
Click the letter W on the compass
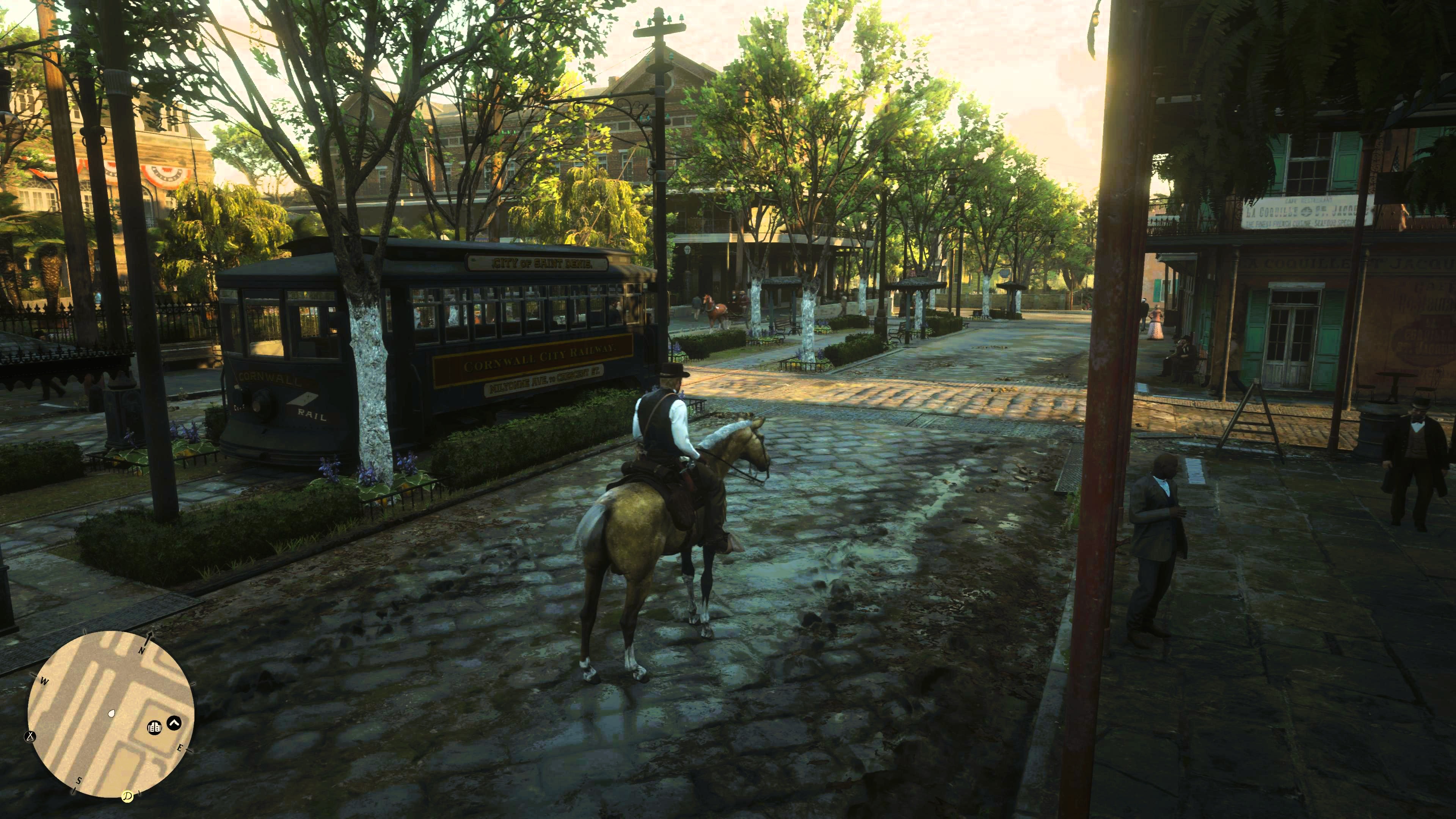45,681
